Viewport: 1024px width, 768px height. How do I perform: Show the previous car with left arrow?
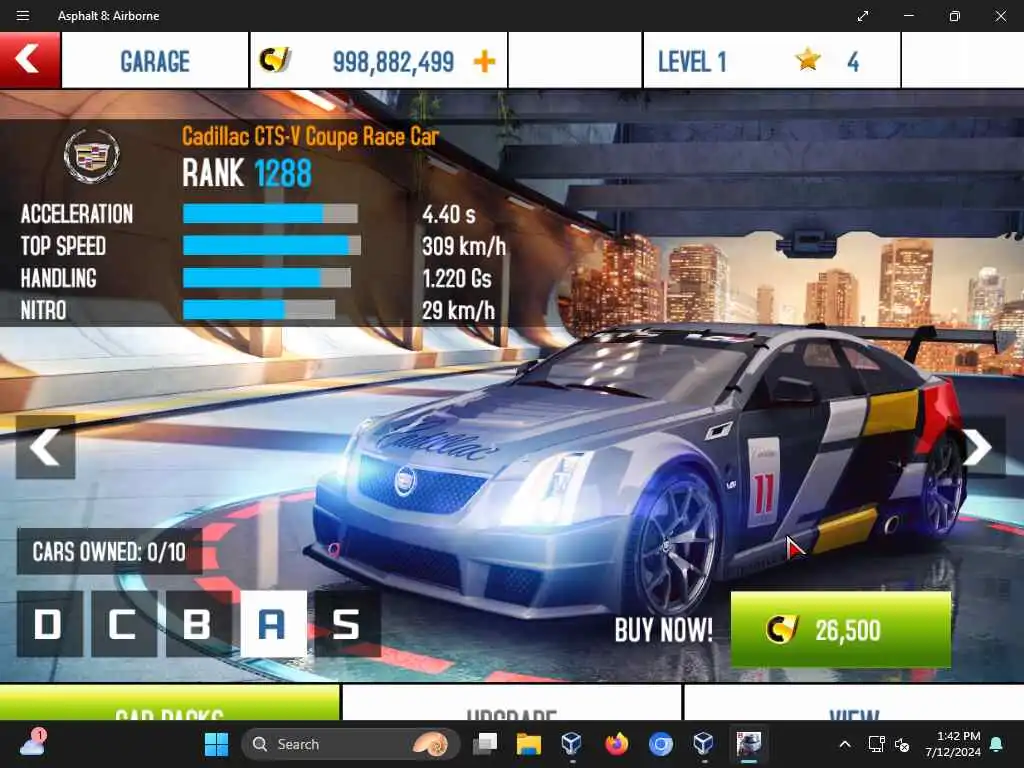click(x=45, y=447)
